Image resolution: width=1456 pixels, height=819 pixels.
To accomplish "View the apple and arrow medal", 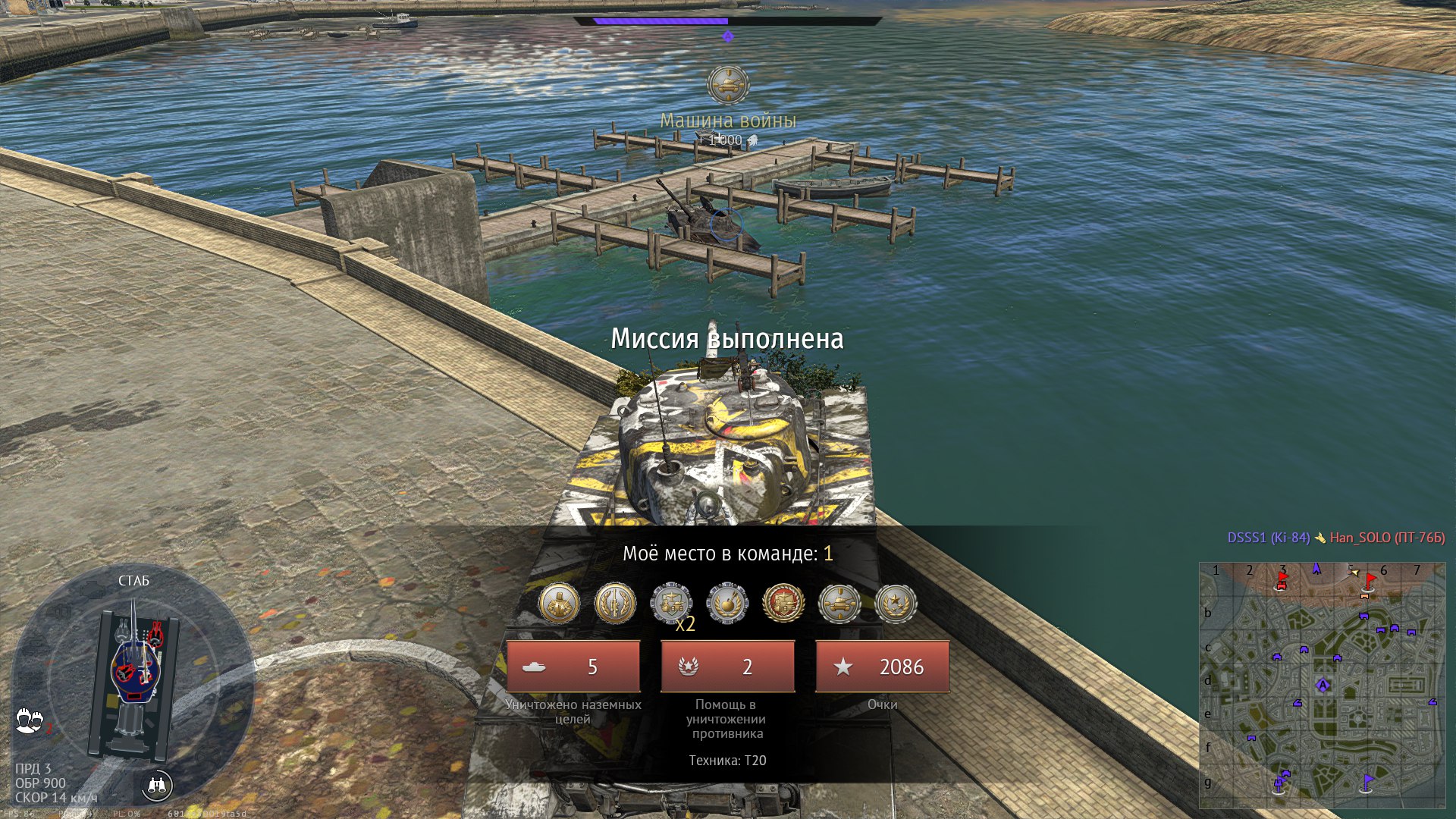I will point(727,604).
